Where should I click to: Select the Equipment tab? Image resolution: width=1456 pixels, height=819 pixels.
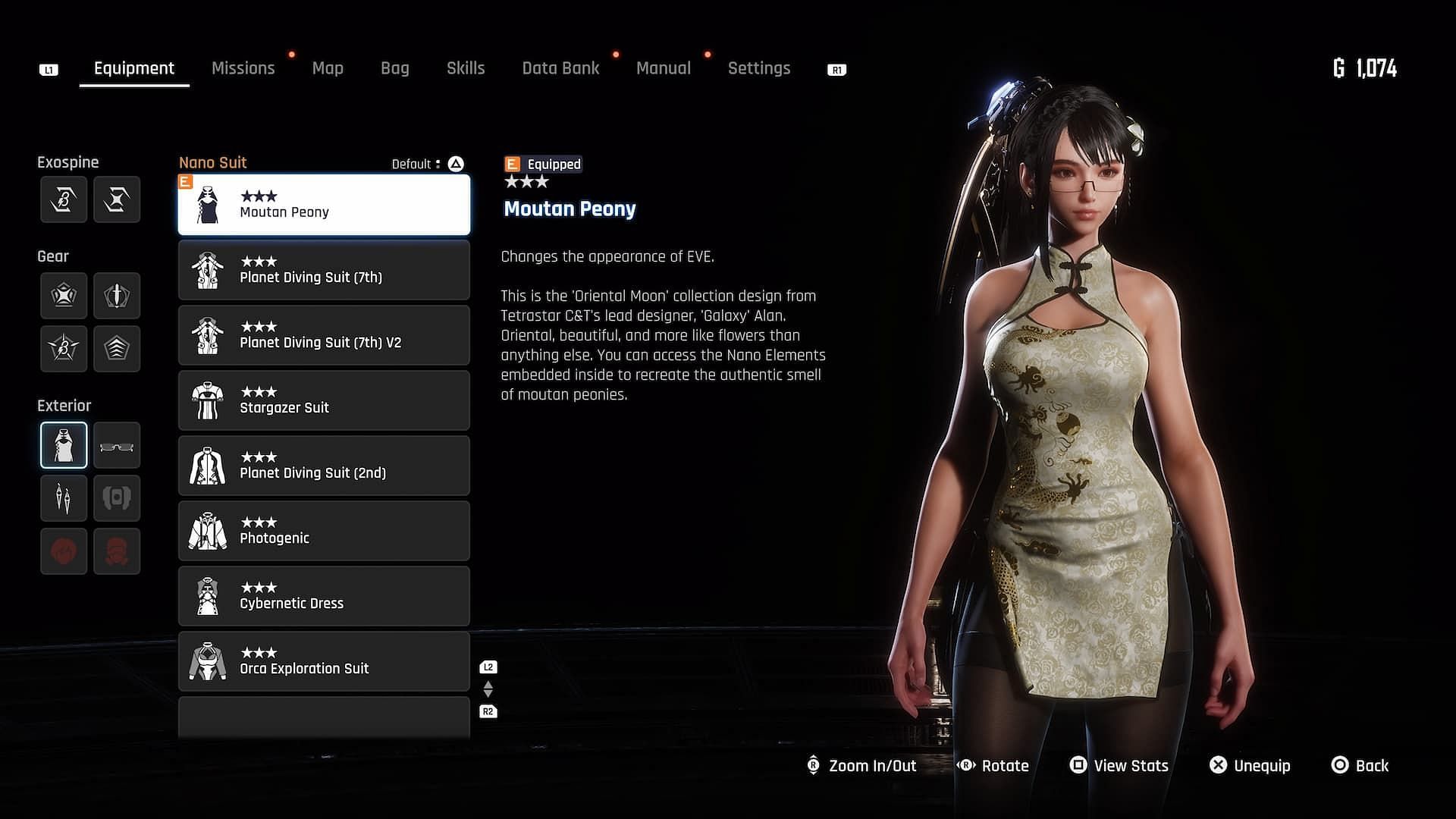(134, 68)
